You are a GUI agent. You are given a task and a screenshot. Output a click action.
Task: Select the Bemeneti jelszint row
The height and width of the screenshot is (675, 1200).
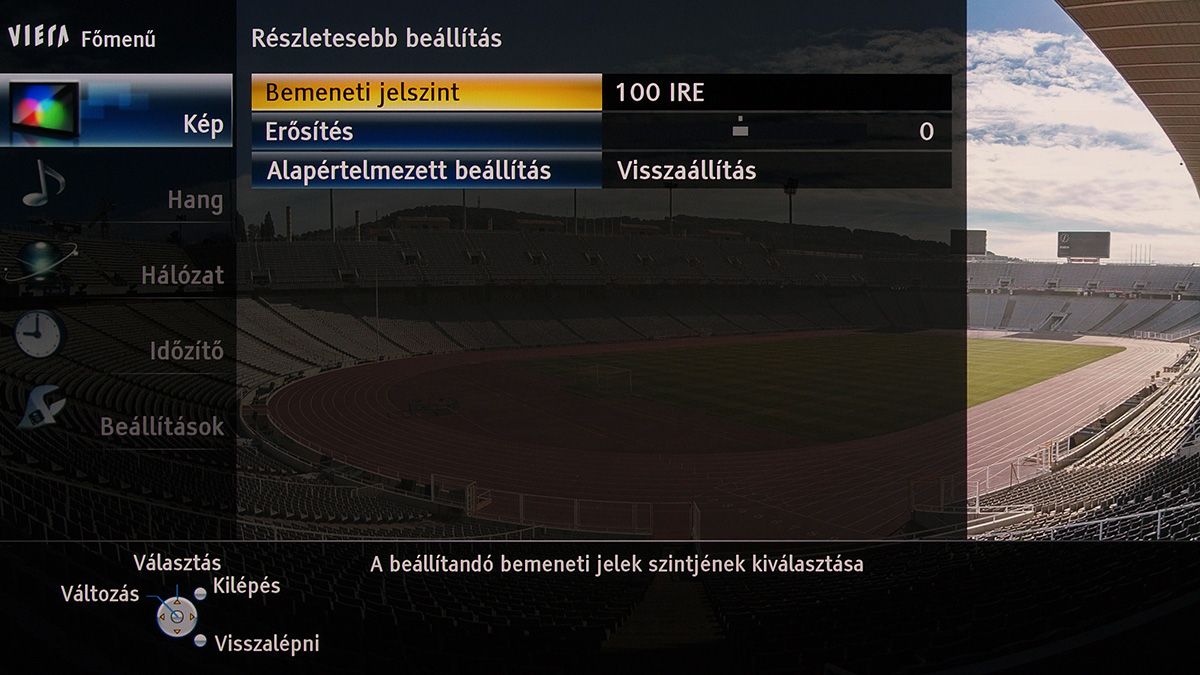(x=426, y=93)
